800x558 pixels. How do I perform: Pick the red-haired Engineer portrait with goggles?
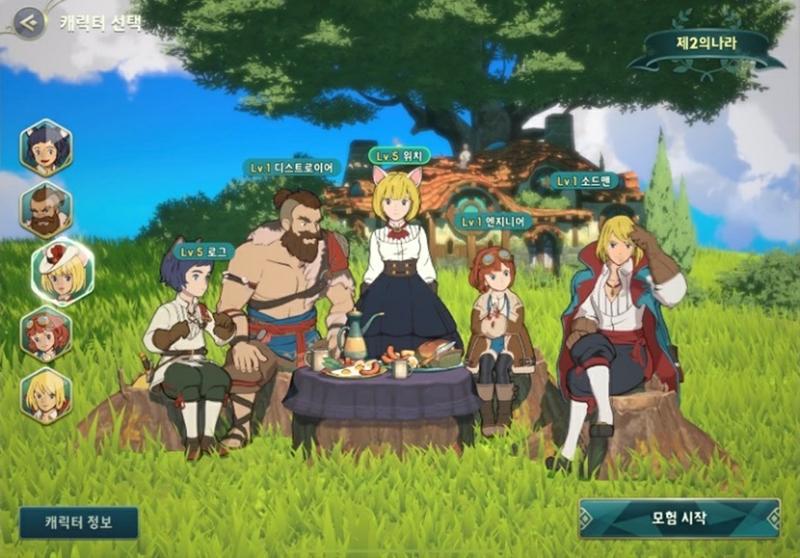[46, 333]
